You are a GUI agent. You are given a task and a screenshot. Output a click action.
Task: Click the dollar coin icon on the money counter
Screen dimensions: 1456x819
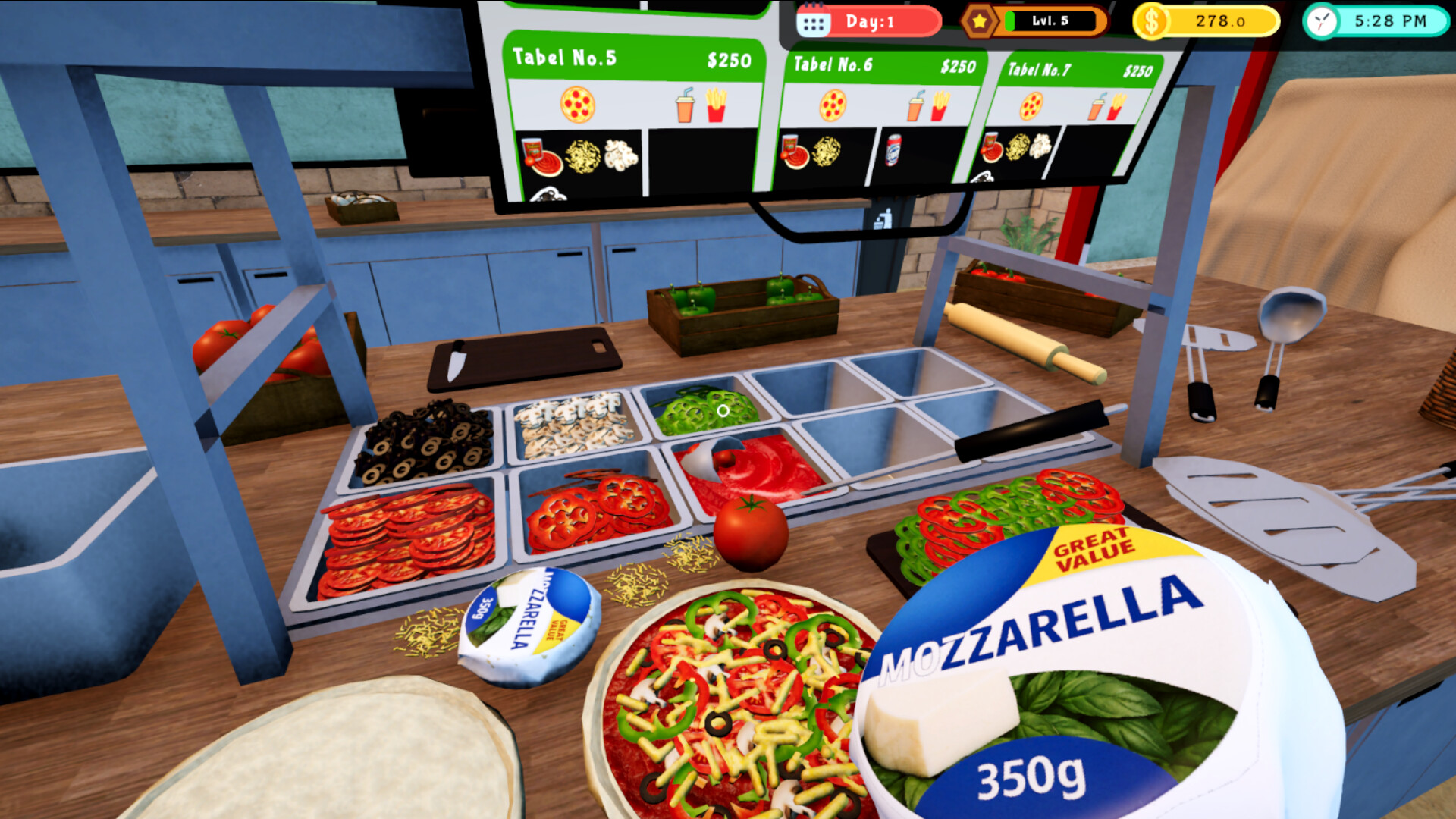(x=1151, y=21)
